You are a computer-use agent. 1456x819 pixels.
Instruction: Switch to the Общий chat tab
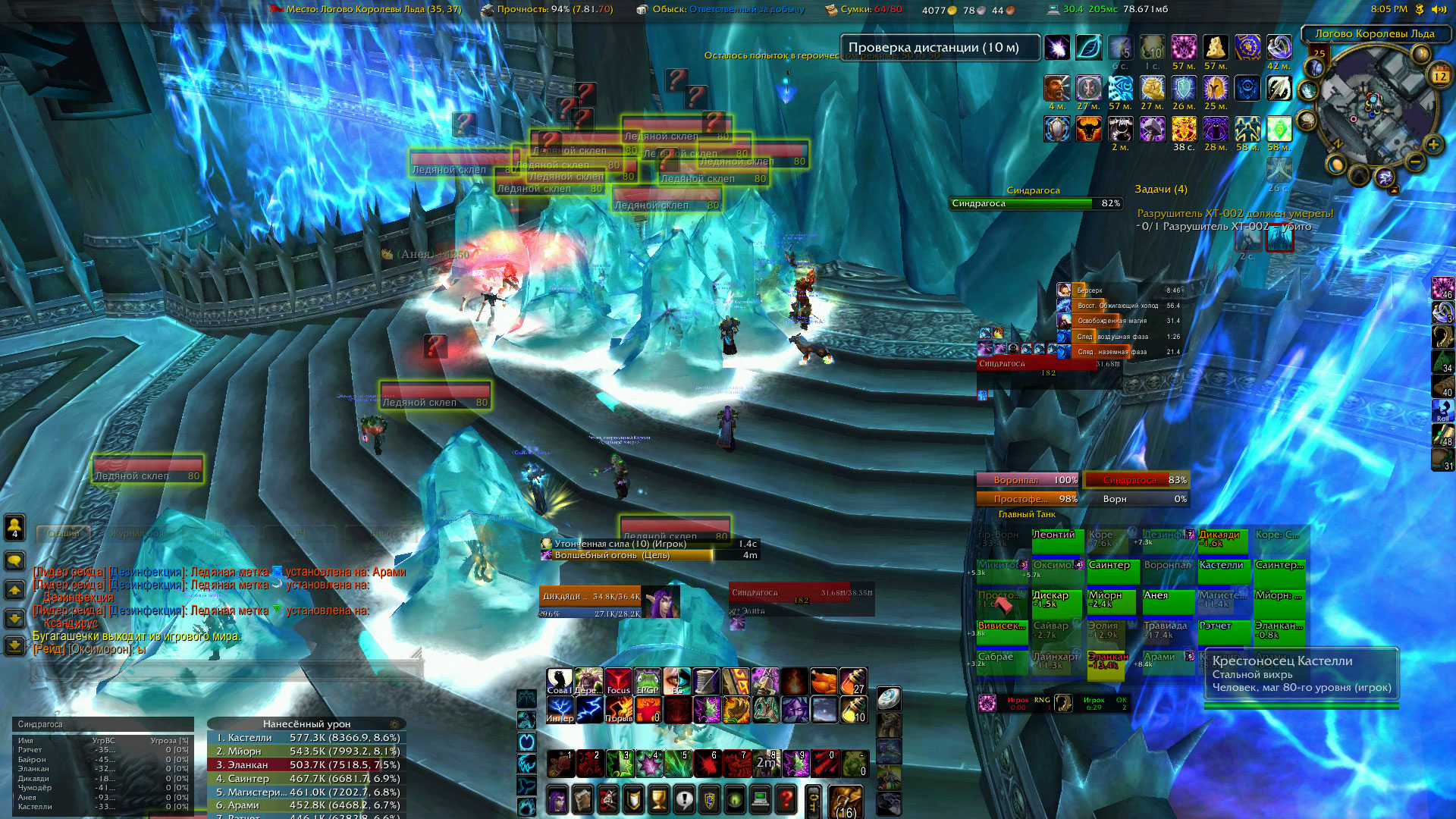coord(63,533)
